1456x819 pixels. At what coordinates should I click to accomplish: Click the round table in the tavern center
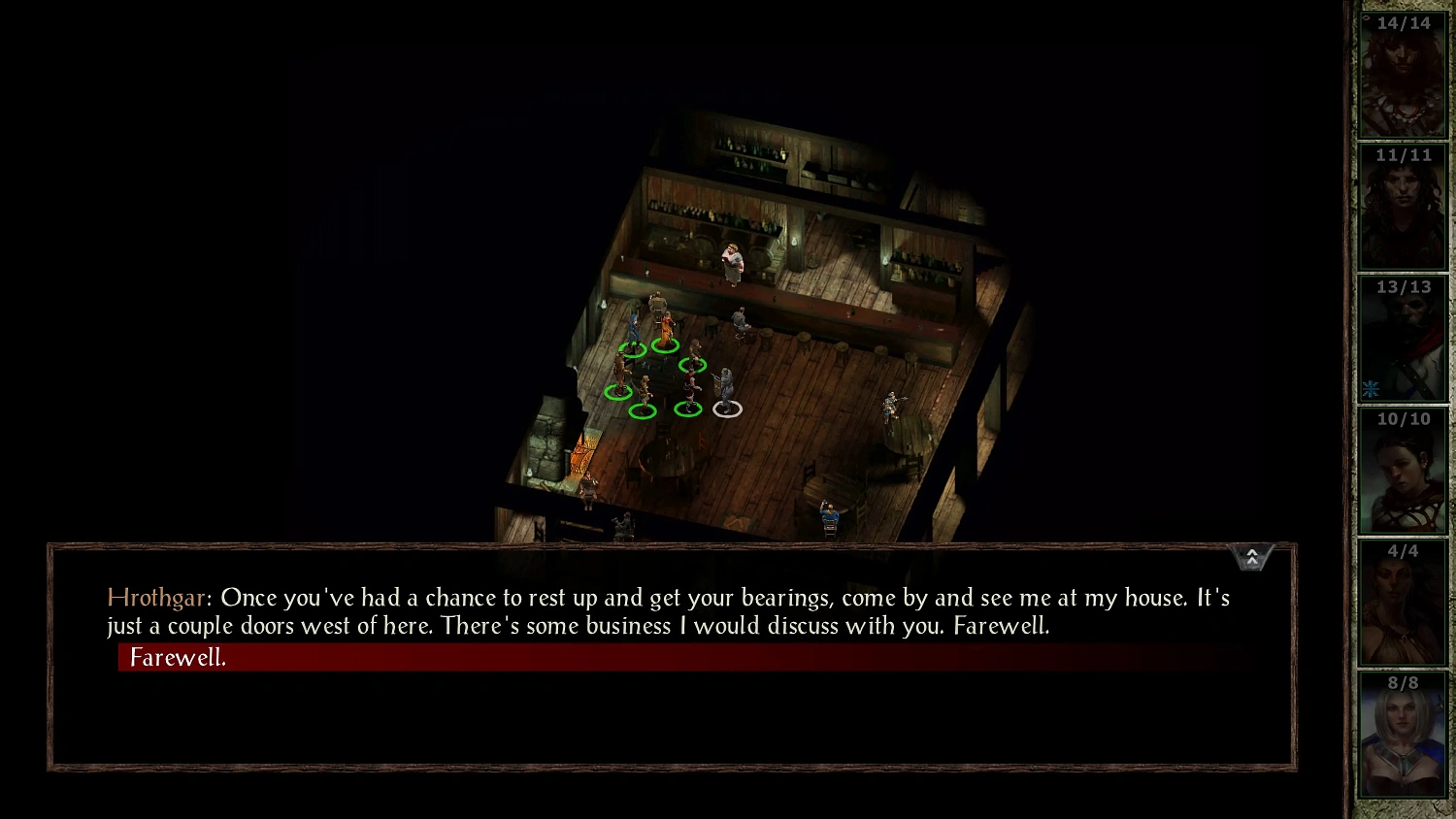click(x=670, y=461)
